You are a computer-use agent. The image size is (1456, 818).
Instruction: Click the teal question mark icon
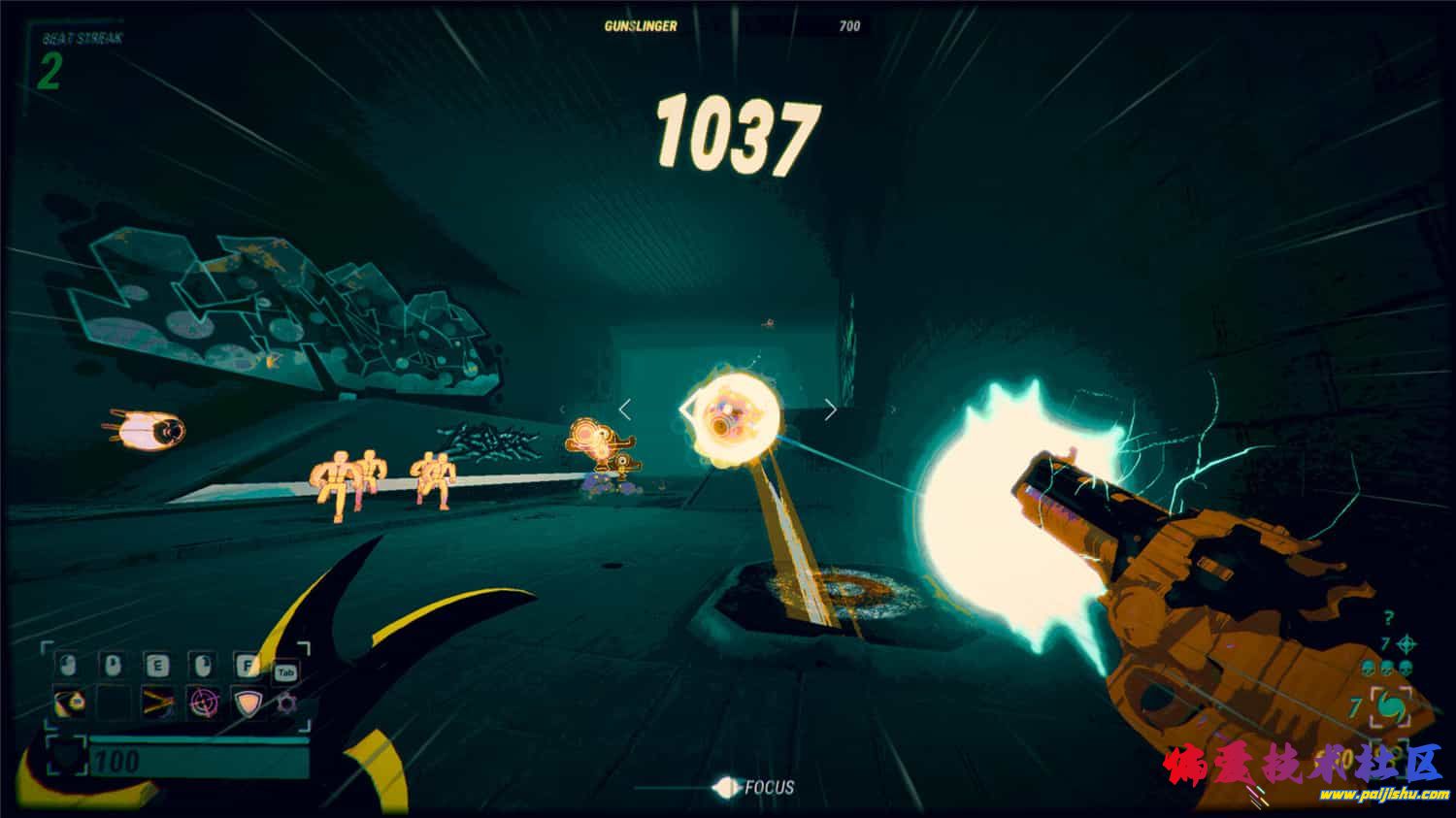(1389, 618)
